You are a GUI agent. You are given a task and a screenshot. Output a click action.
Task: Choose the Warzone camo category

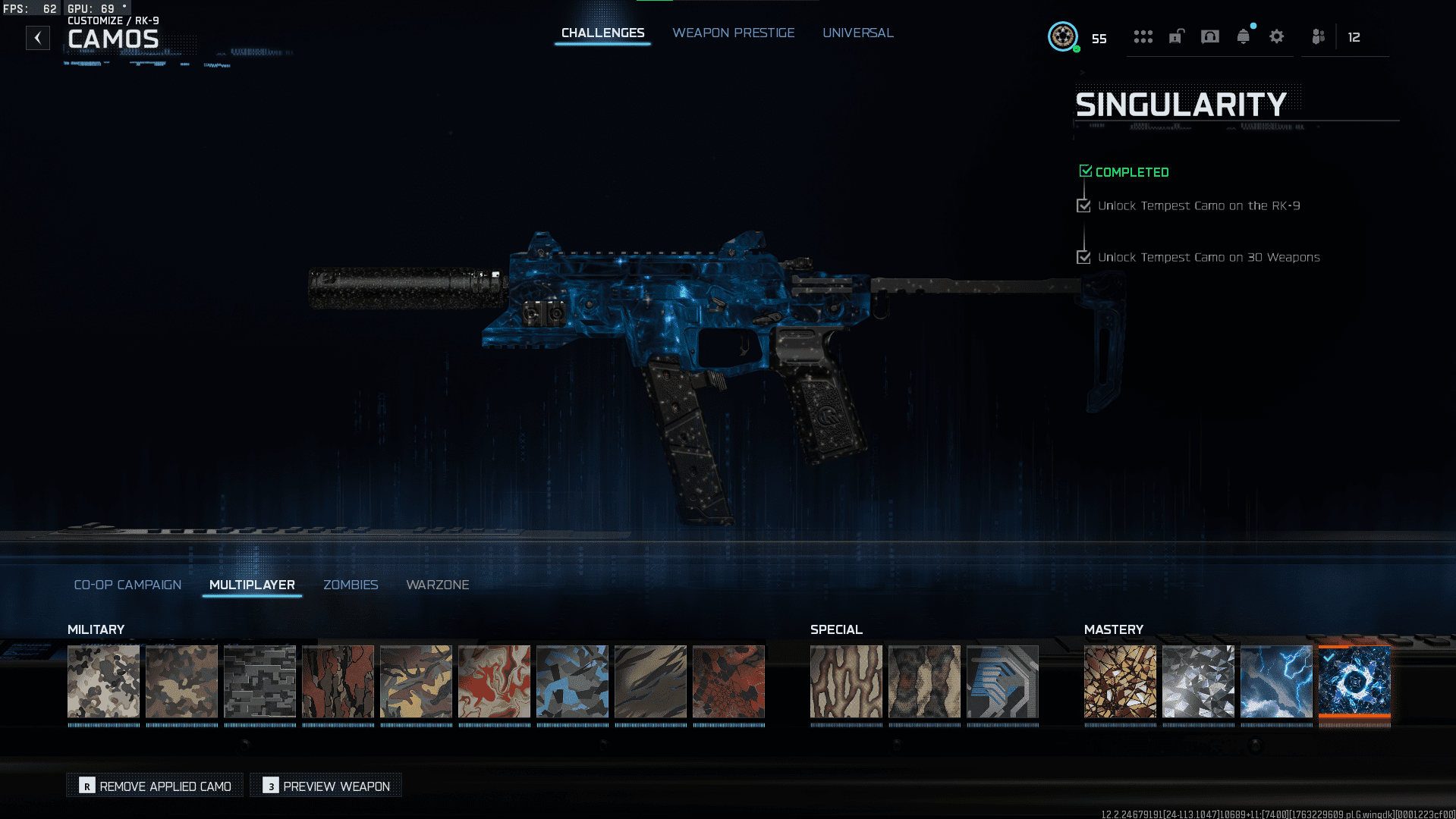437,585
